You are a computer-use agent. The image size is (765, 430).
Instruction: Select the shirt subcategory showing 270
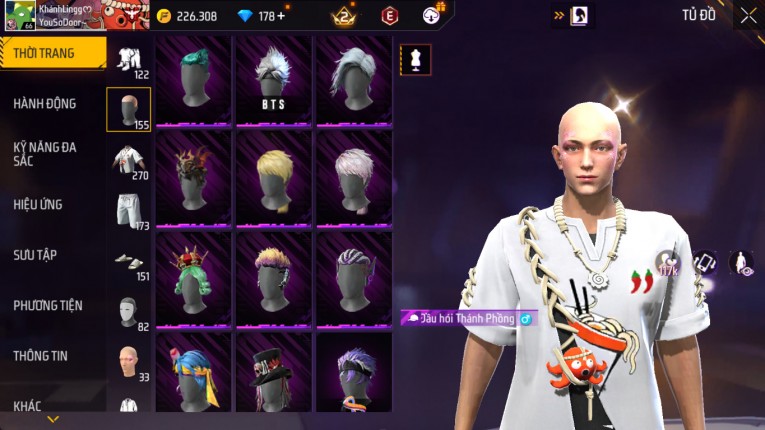[129, 160]
